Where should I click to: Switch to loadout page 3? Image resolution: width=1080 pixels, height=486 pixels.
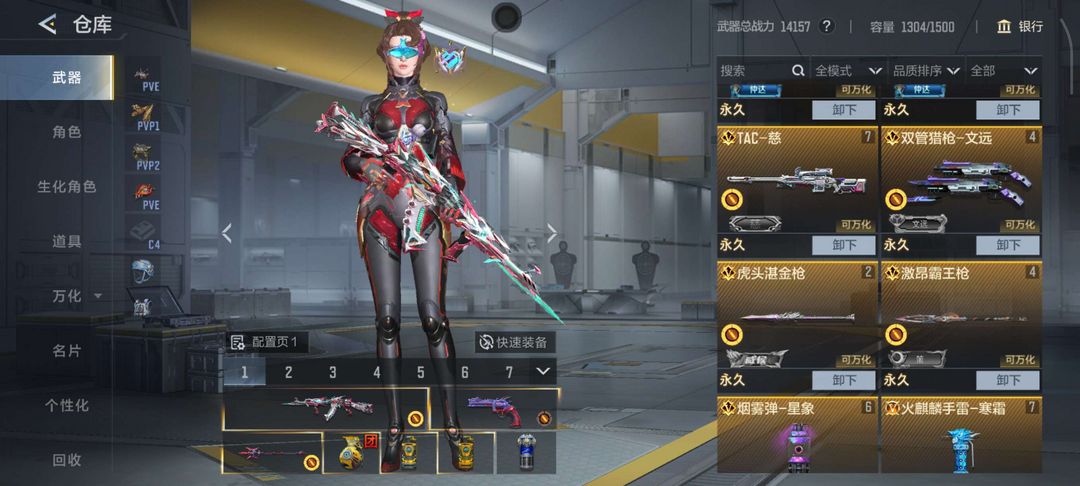point(333,372)
